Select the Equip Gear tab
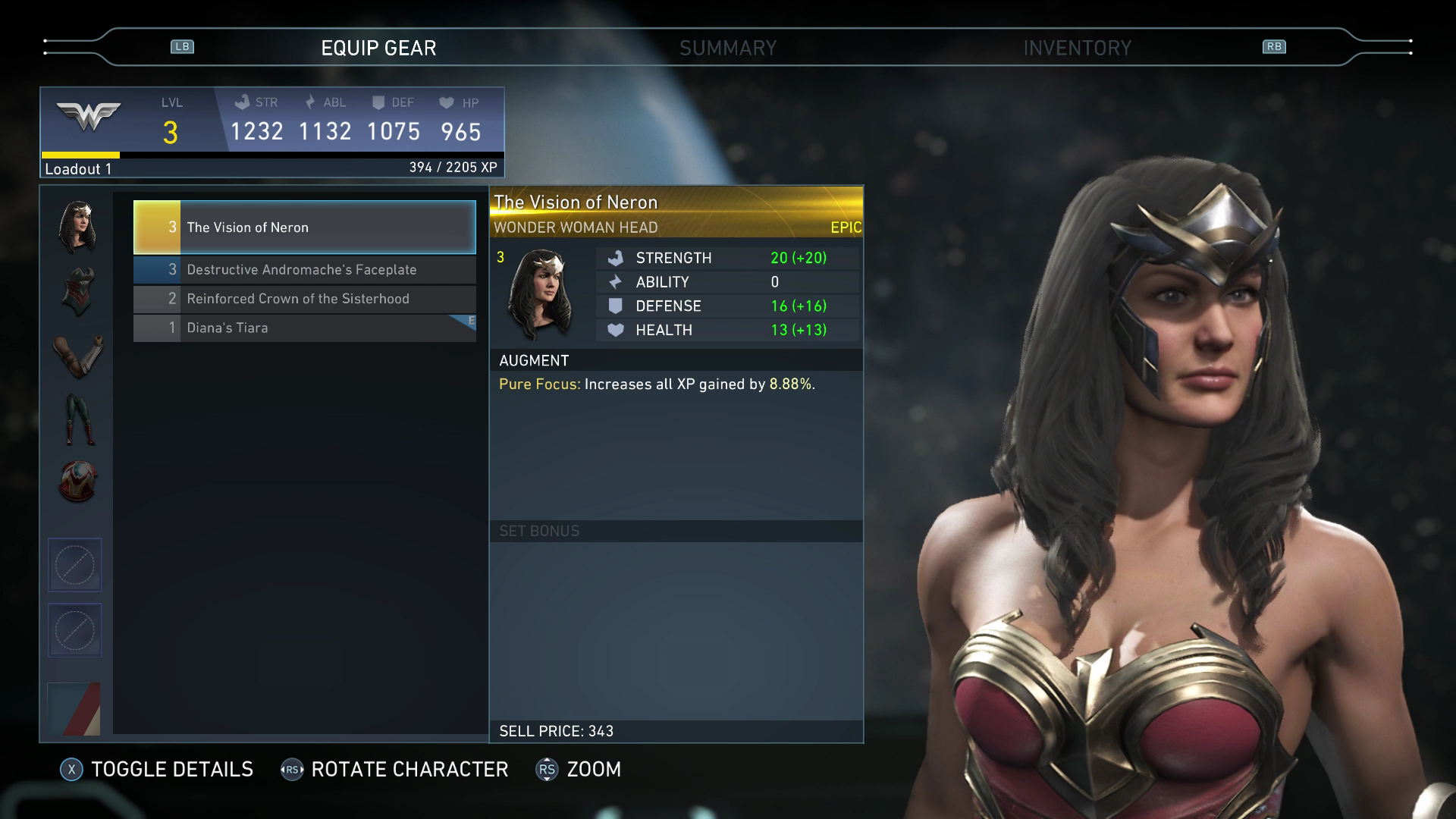The width and height of the screenshot is (1456, 819). [378, 49]
